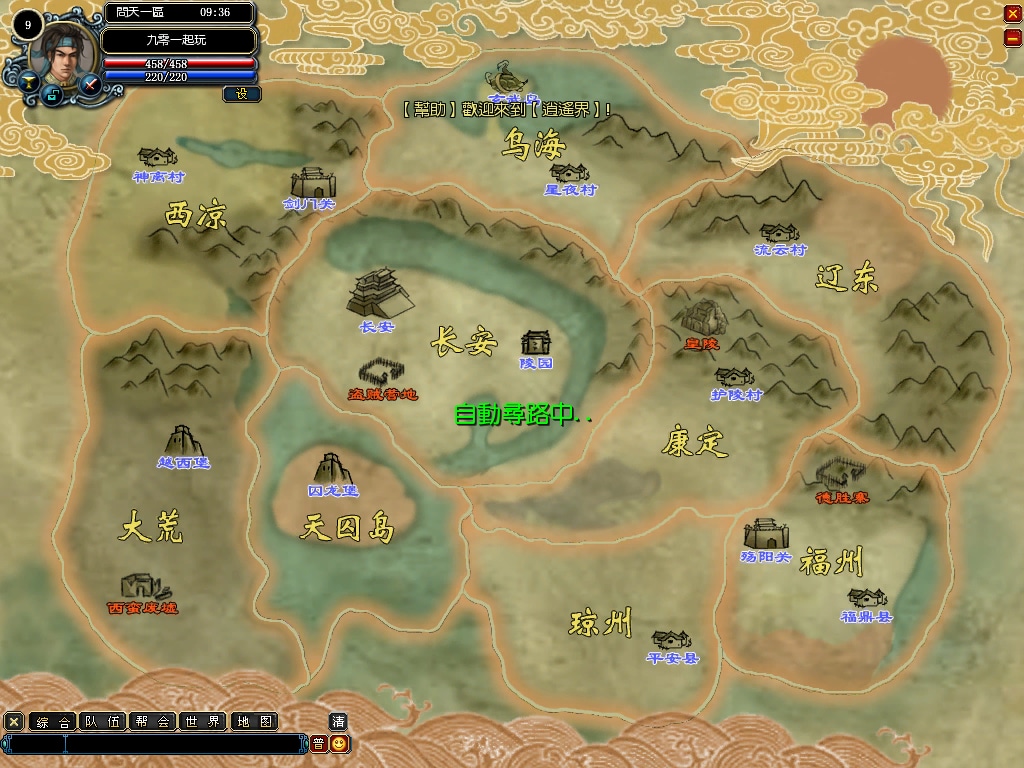Switch to the 综合 chat tab

52,722
